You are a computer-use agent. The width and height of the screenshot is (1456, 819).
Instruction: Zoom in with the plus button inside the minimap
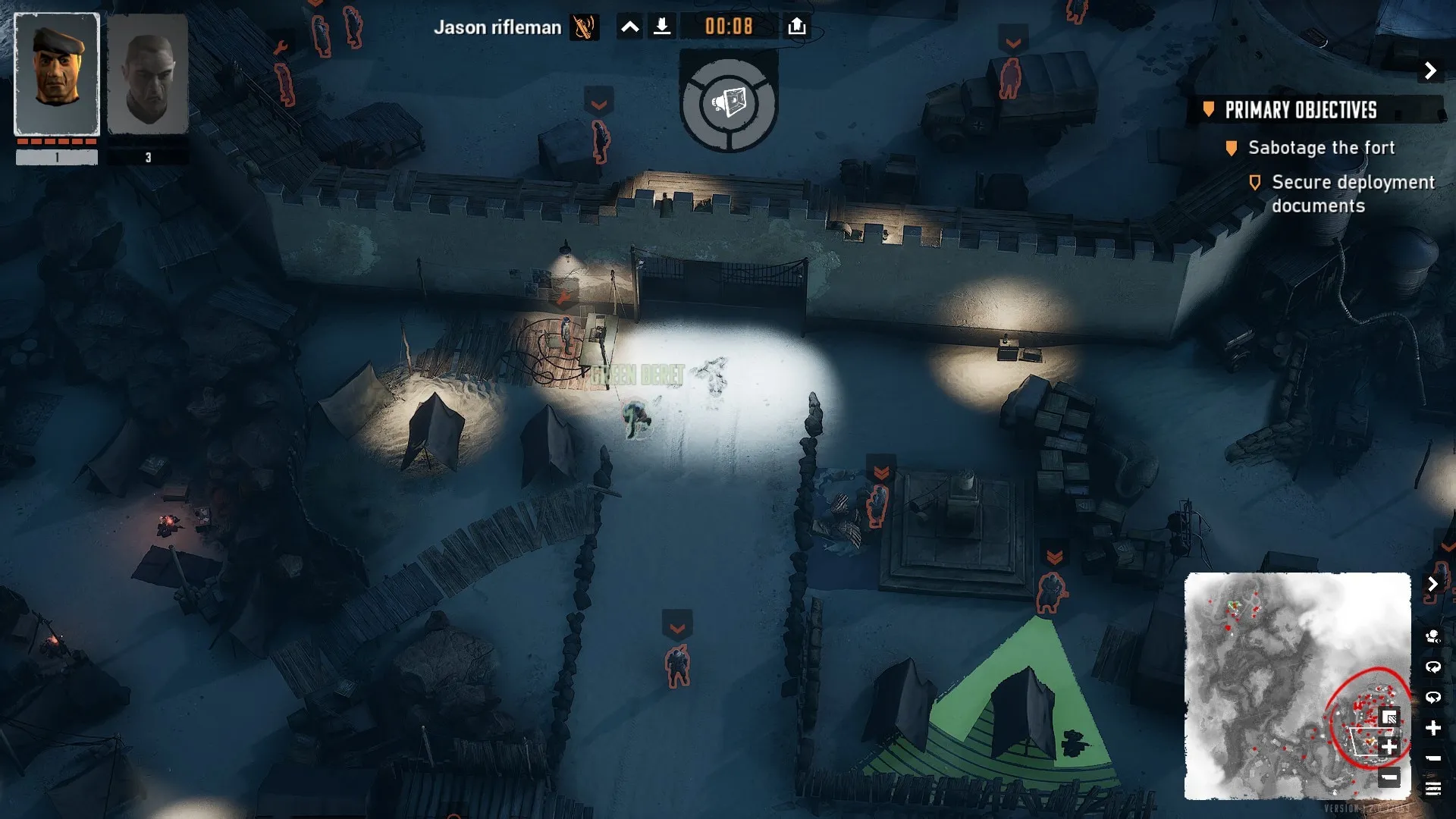[x=1389, y=747]
